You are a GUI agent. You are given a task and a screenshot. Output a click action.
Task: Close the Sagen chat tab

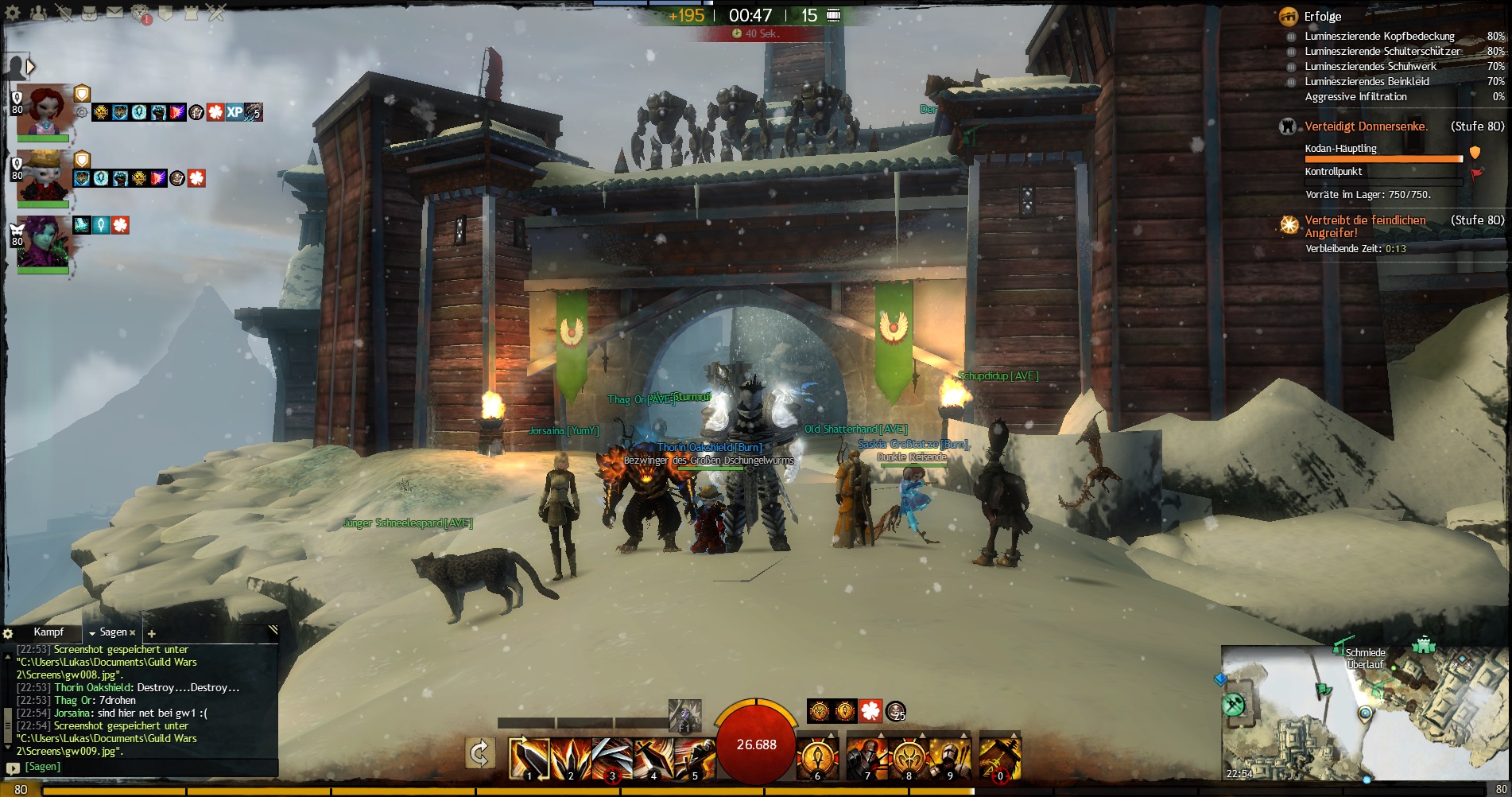coord(132,633)
